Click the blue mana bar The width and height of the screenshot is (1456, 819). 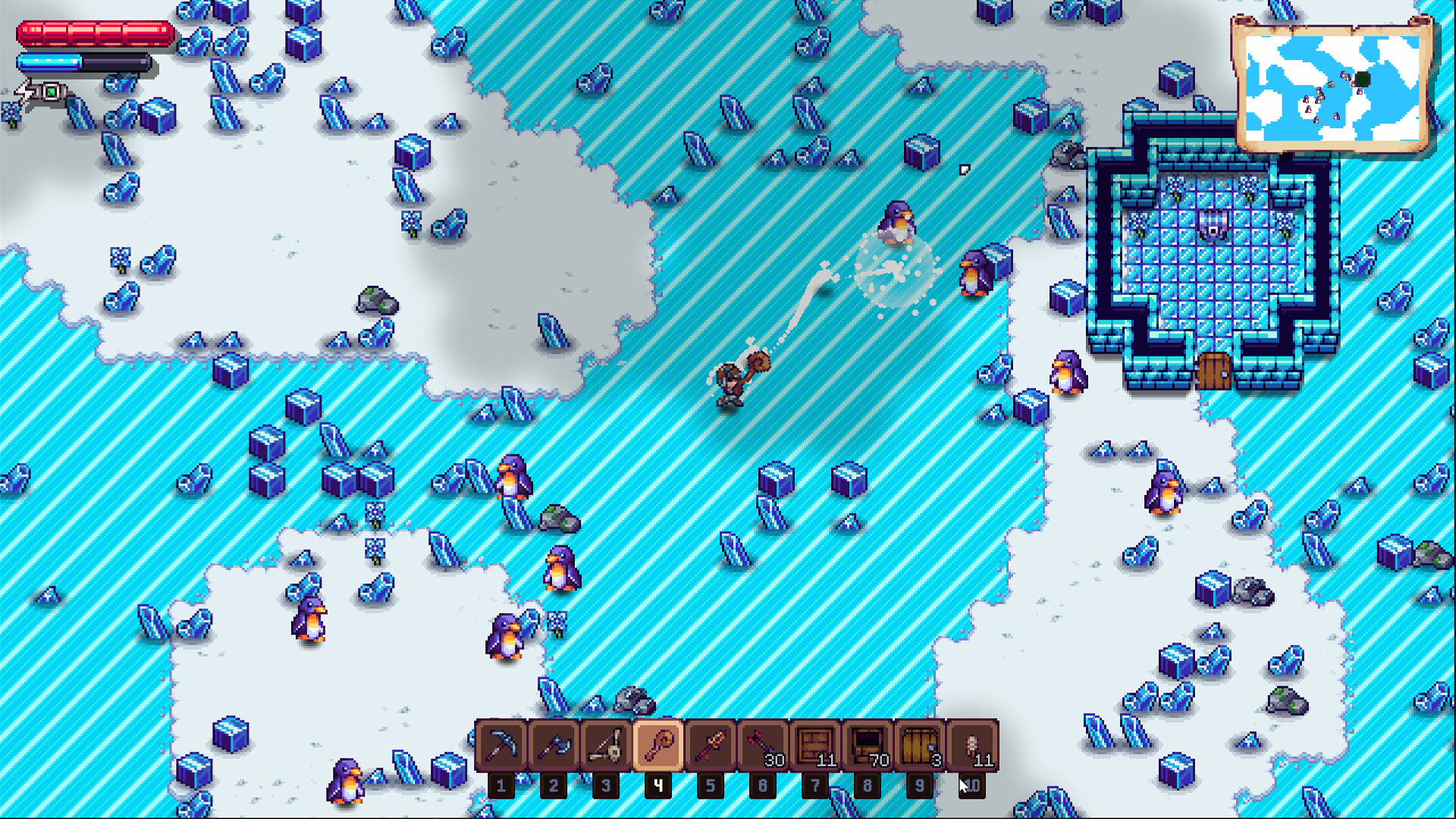coord(83,62)
